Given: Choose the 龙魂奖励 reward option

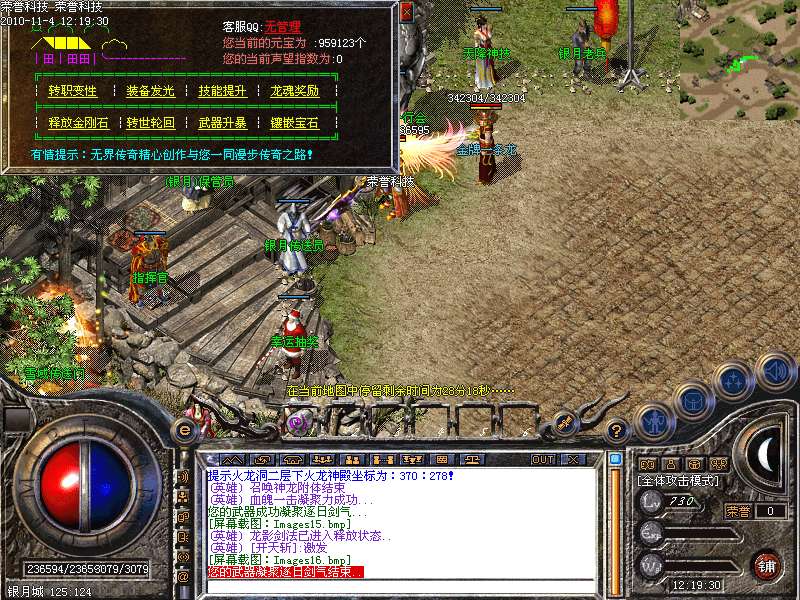Looking at the screenshot, I should click(294, 91).
